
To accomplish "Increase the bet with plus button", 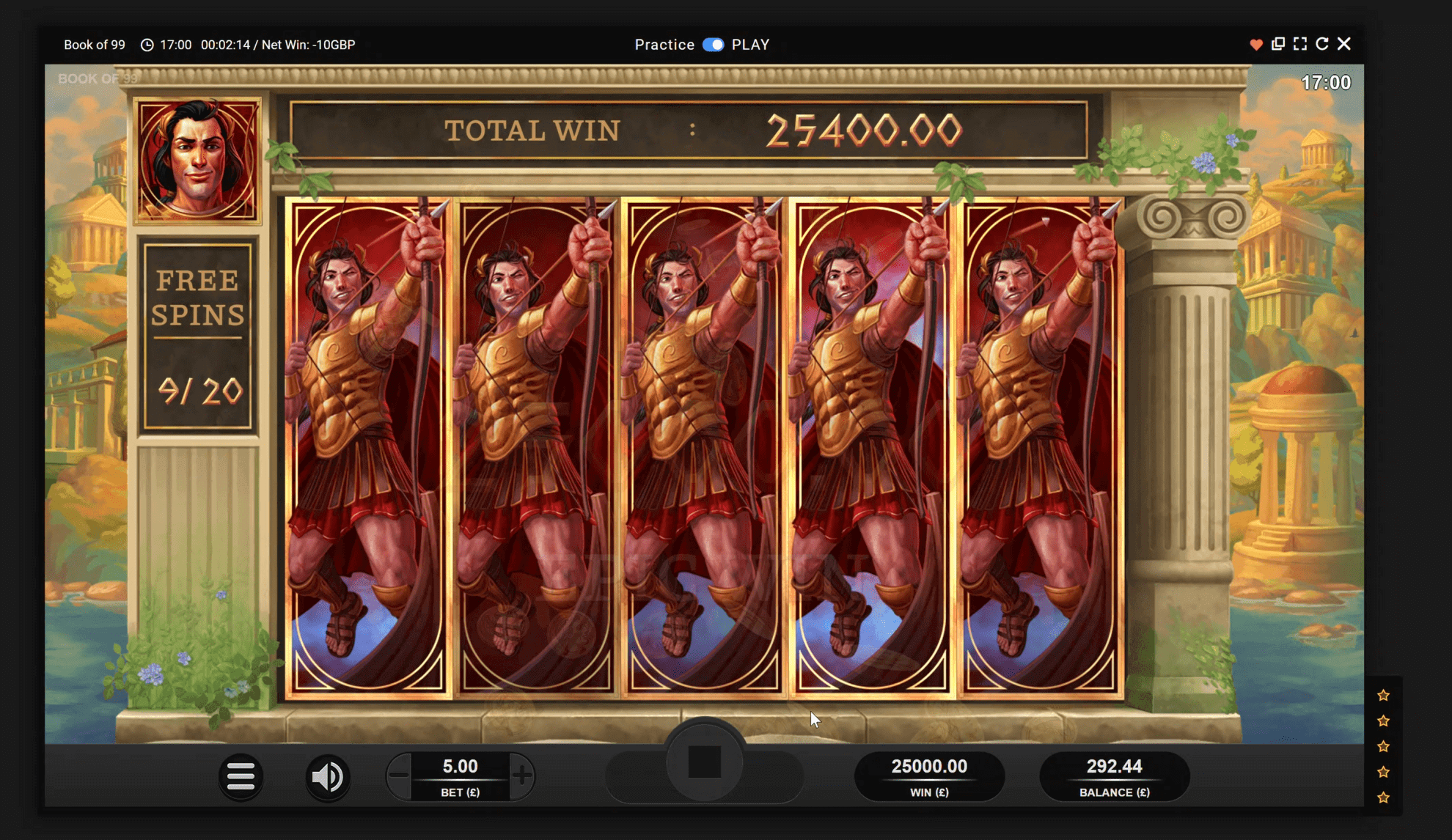I will pyautogui.click(x=521, y=775).
